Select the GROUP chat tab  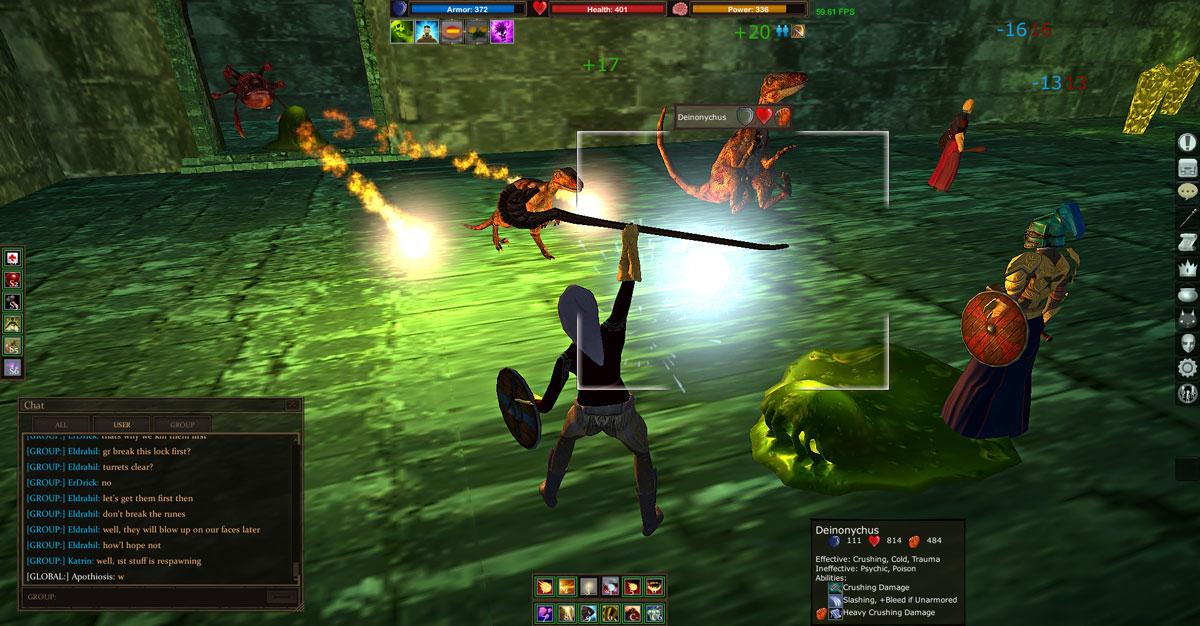click(x=182, y=424)
